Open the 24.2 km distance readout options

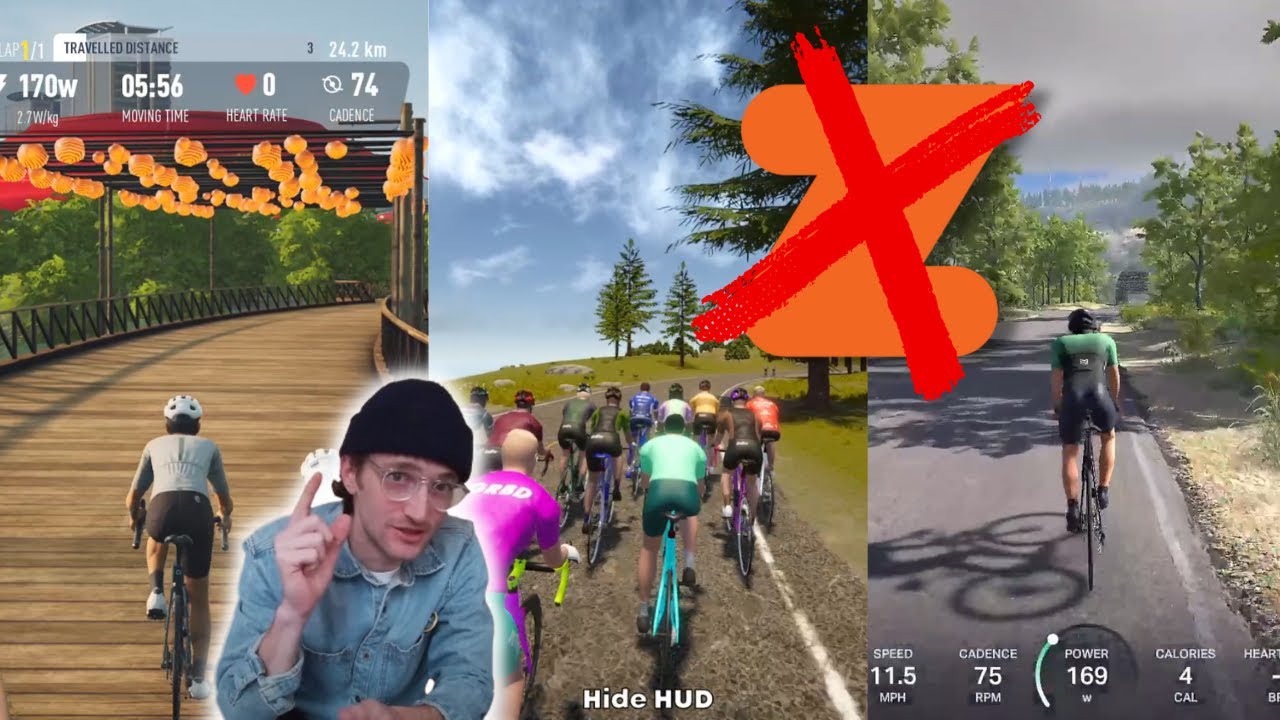pos(356,49)
